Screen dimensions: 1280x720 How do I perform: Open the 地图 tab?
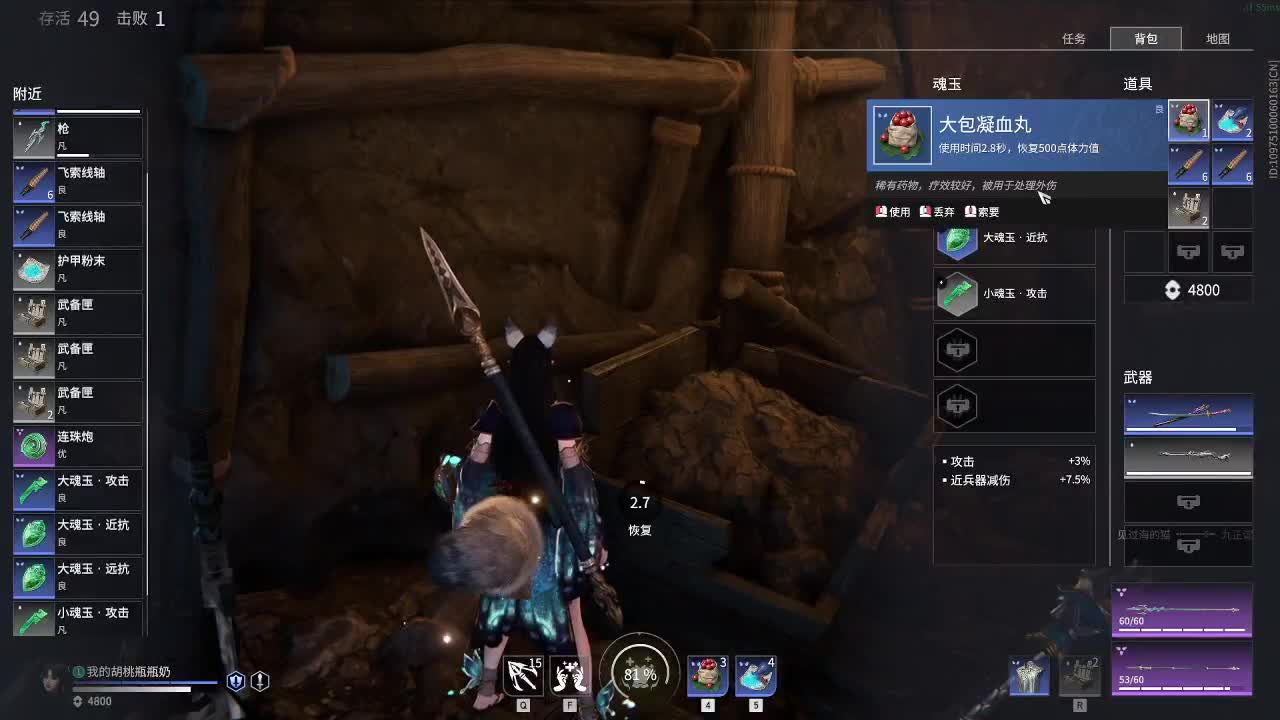pos(1219,39)
